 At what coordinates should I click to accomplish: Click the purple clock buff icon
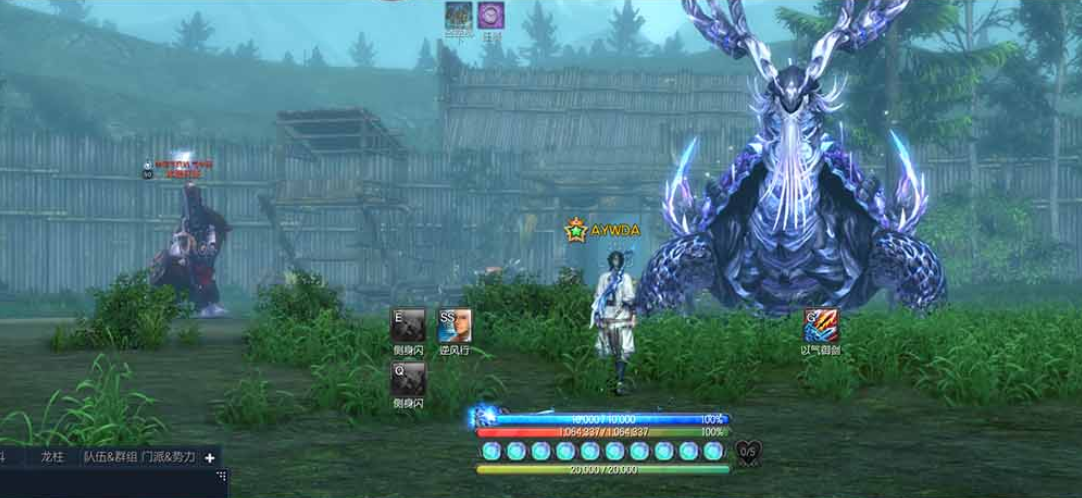490,15
